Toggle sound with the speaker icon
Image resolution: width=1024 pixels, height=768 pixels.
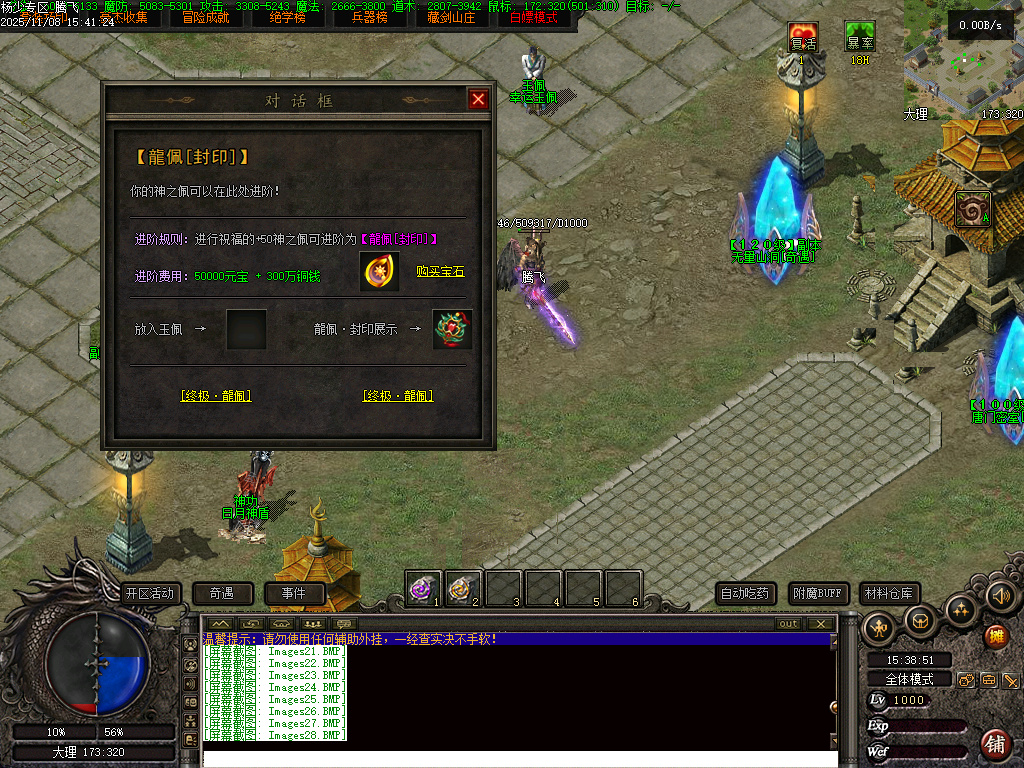(1000, 596)
